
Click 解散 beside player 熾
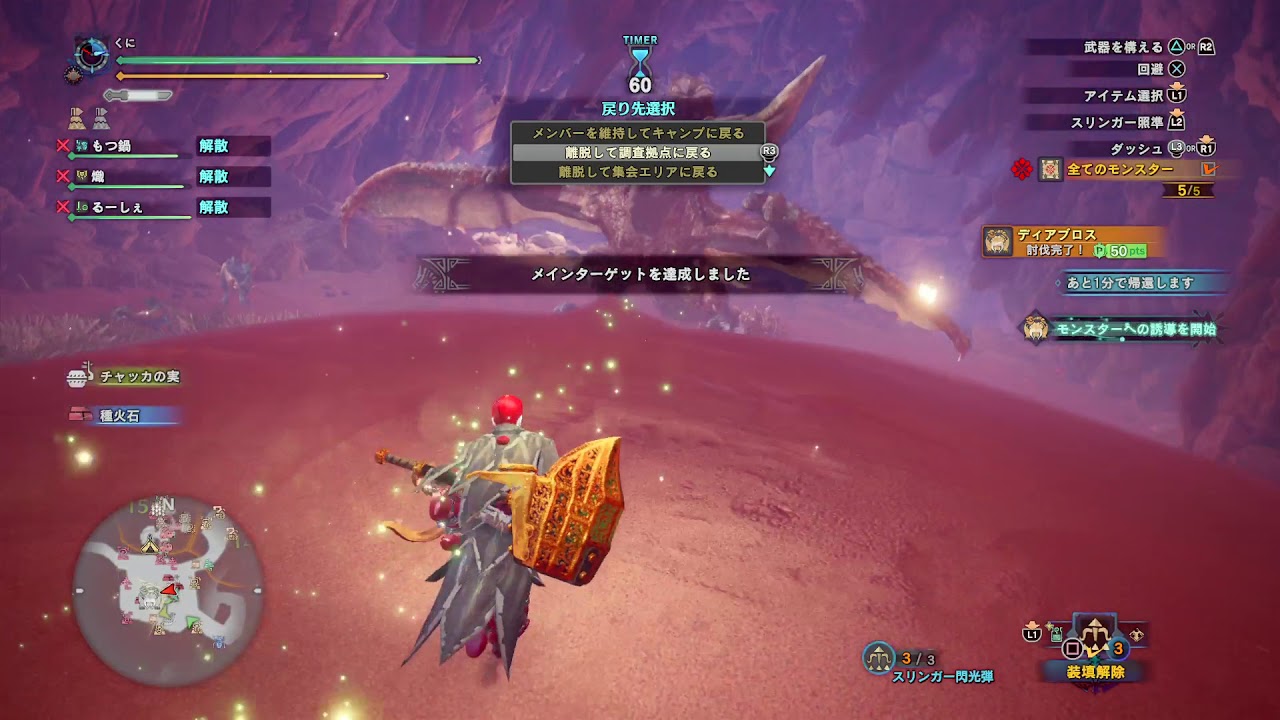coord(214,177)
